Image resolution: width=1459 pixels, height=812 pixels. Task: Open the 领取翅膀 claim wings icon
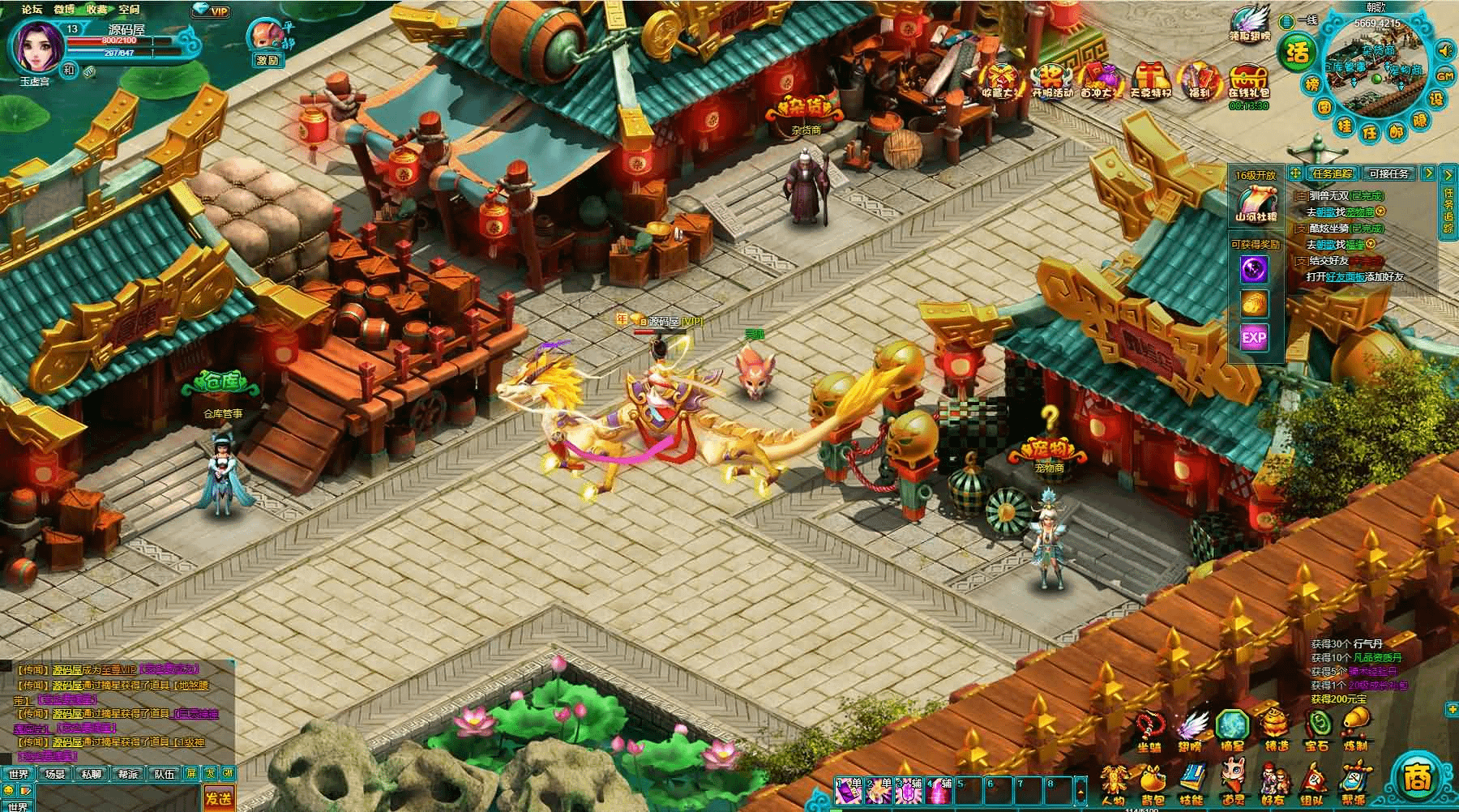point(1250,24)
